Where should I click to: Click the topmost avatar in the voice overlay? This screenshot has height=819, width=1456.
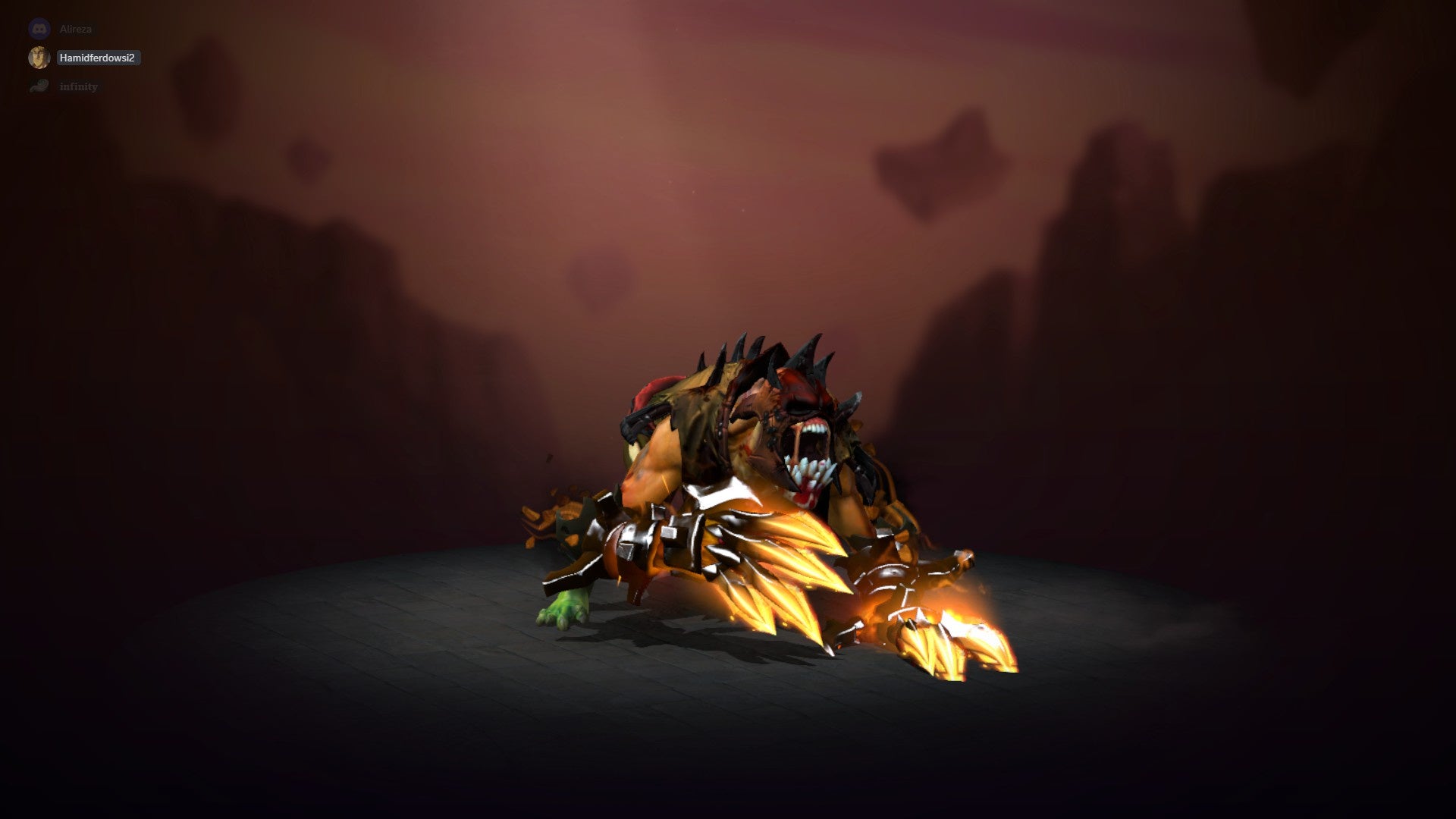39,29
